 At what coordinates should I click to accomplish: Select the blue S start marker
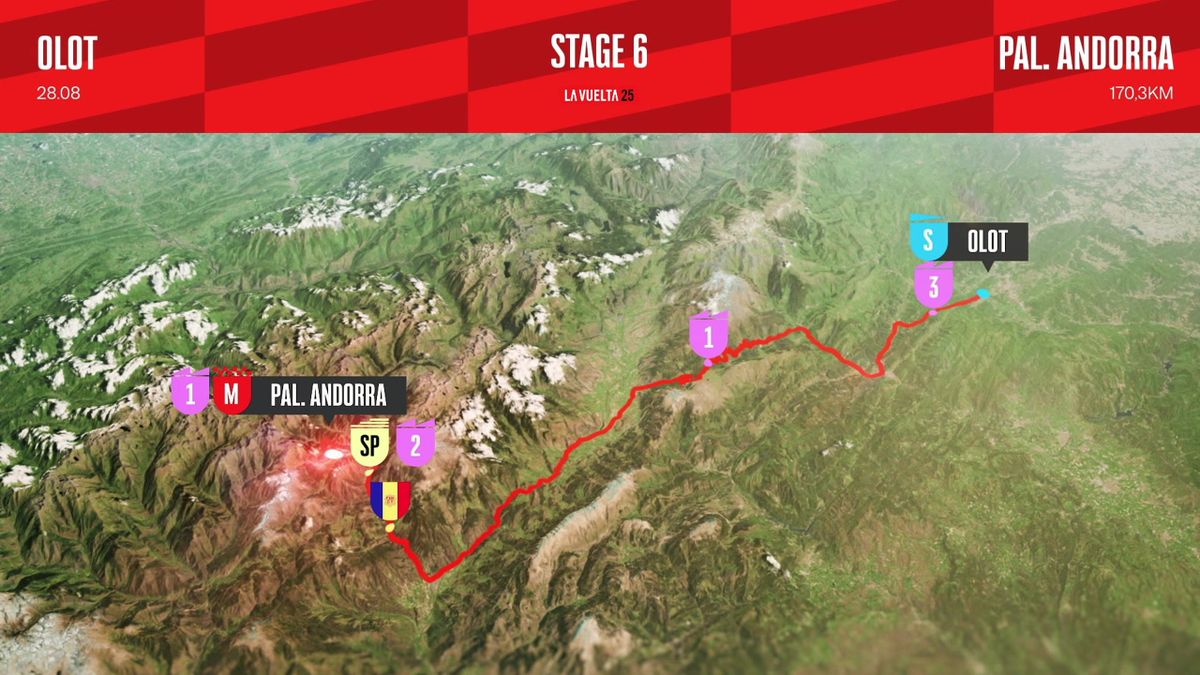(928, 241)
